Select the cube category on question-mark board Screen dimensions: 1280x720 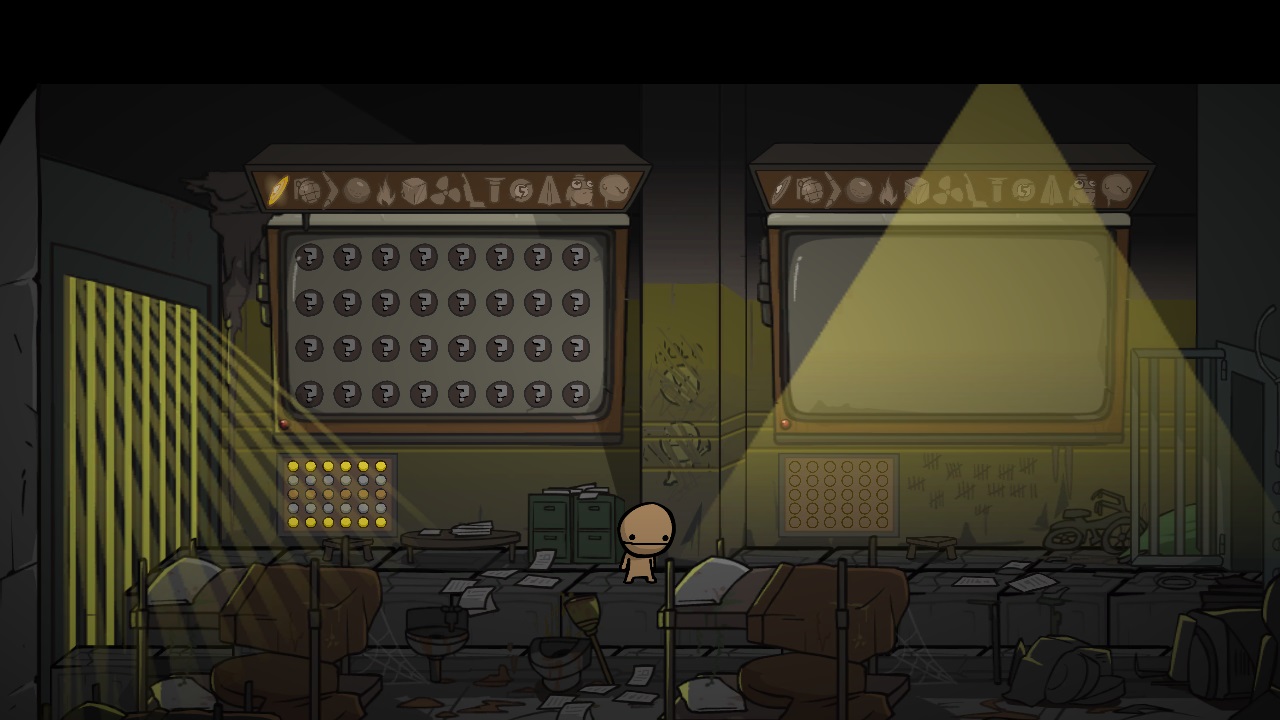[414, 190]
